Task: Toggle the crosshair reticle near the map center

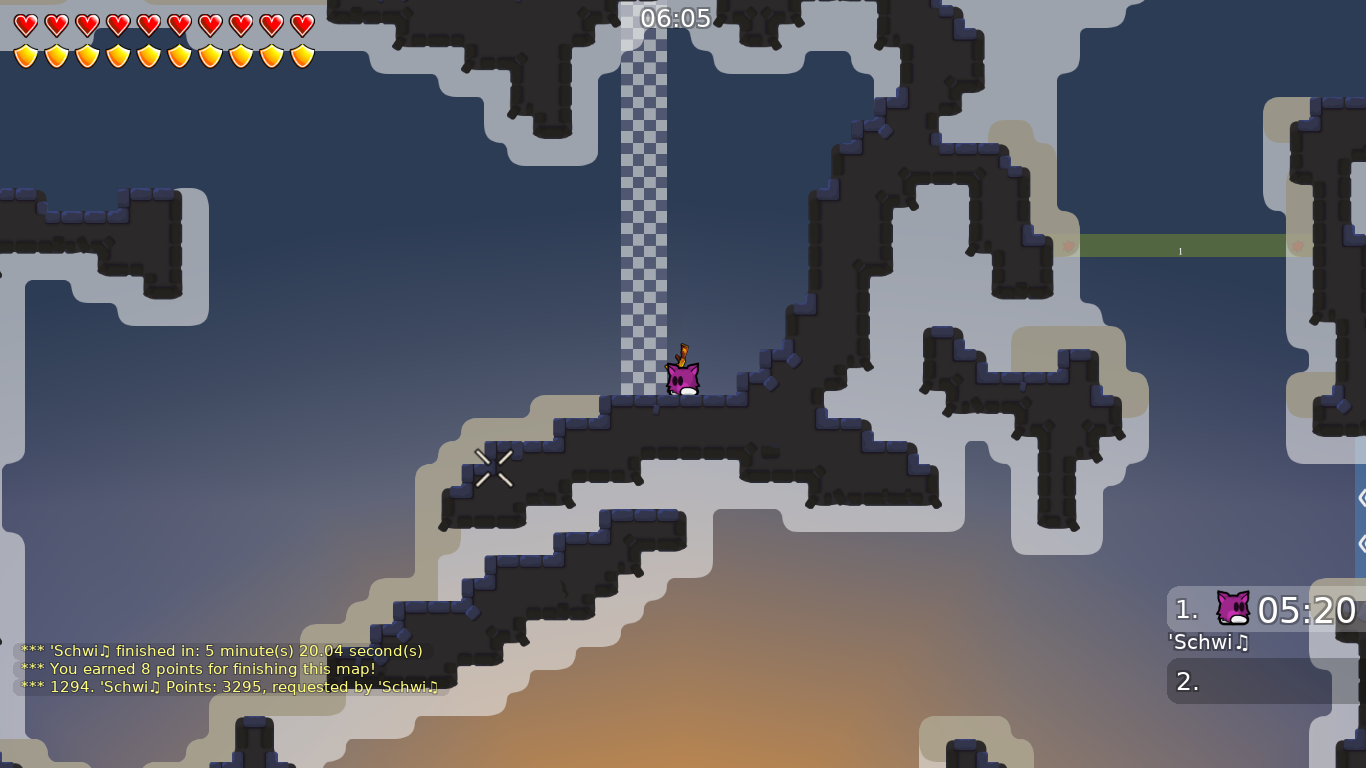Action: 493,467
